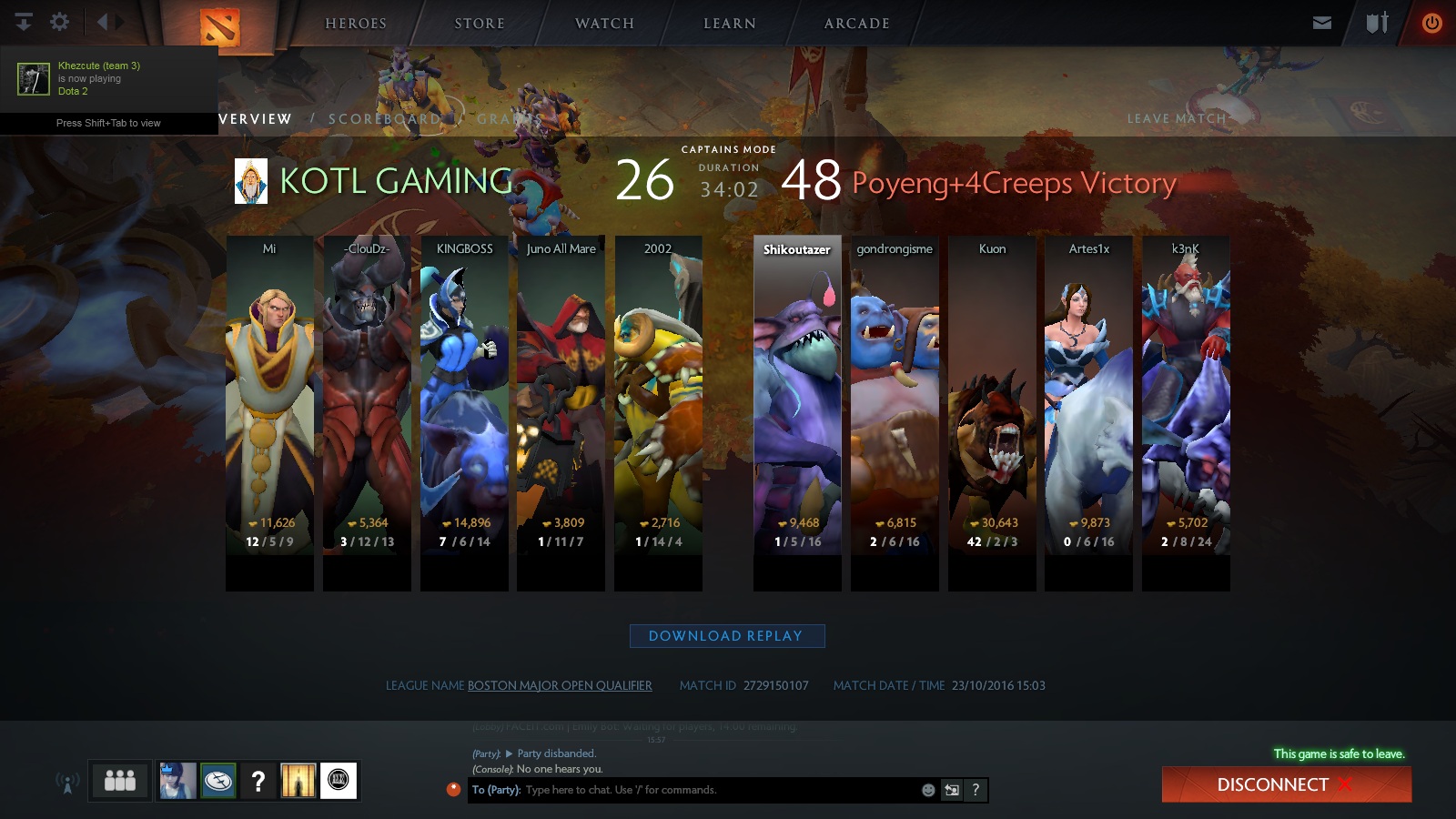This screenshot has width=1456, height=819.
Task: Switch to the Learn section
Action: tap(730, 24)
